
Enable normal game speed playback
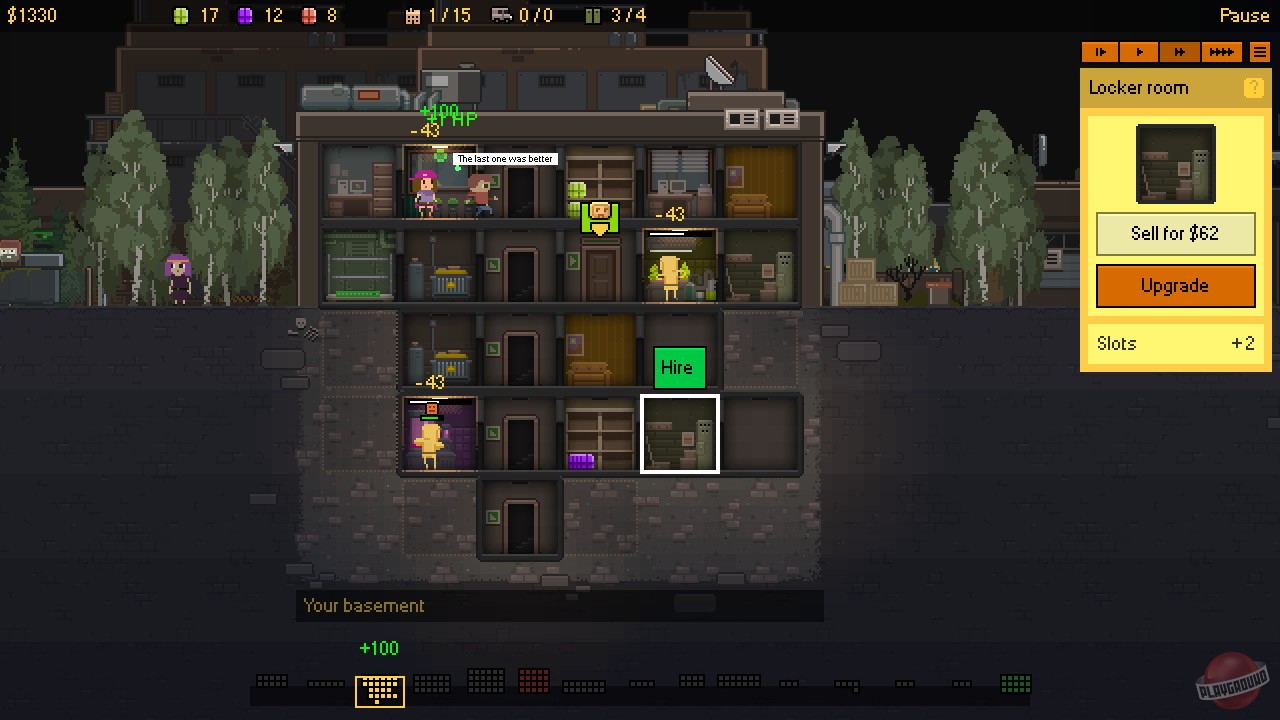coord(1139,51)
